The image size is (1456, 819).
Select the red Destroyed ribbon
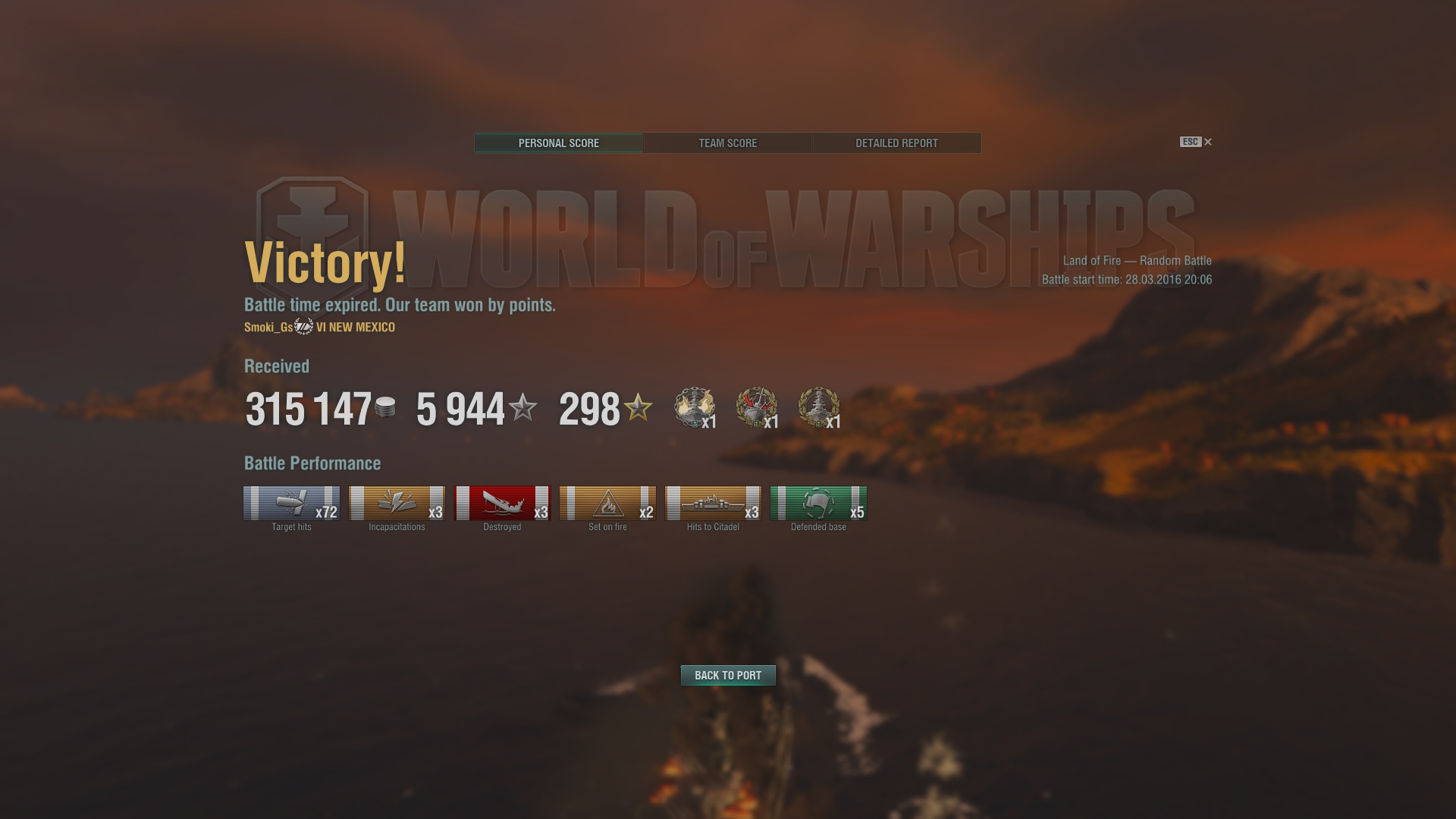click(502, 504)
